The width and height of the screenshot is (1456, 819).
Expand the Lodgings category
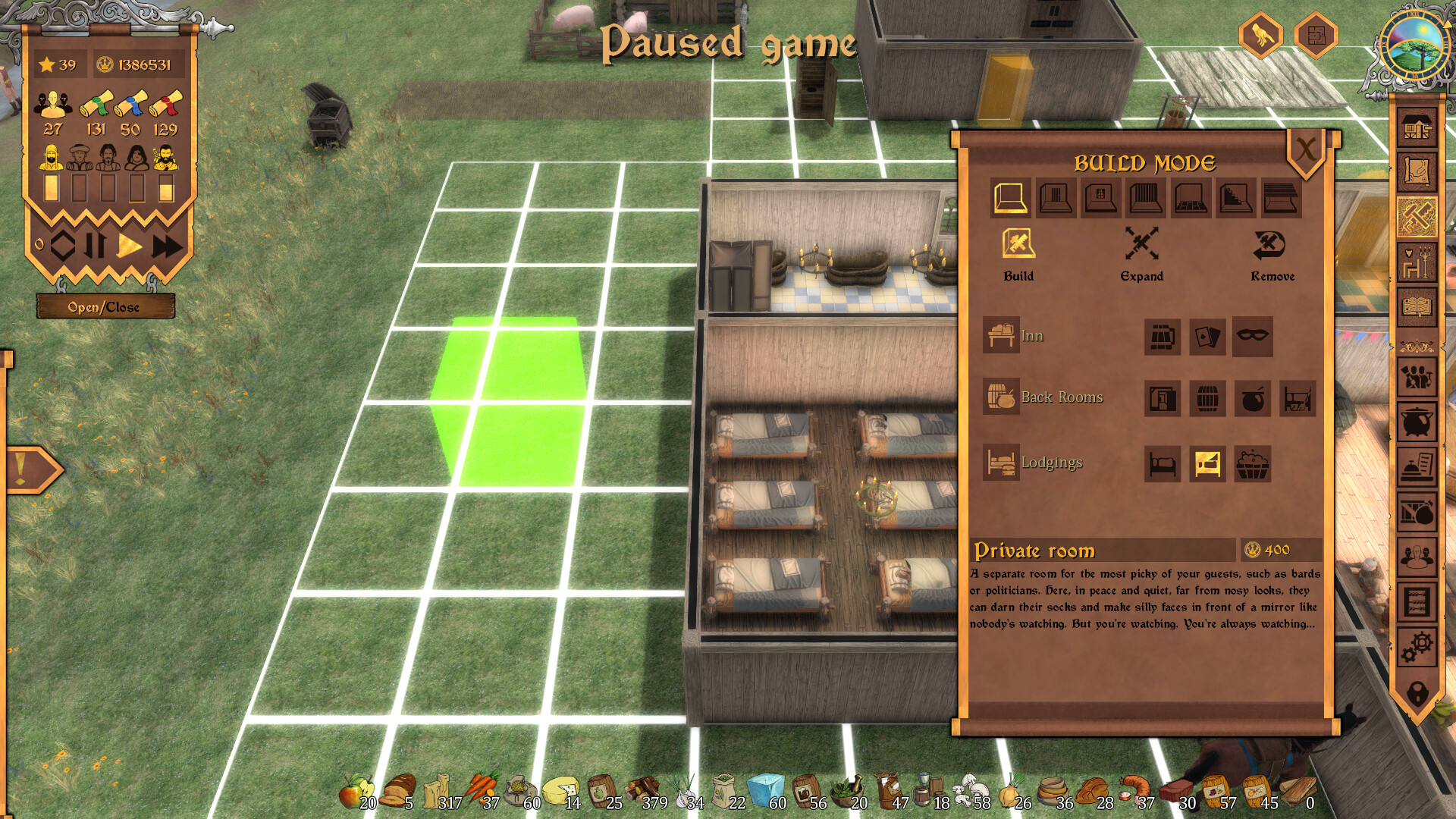[1002, 463]
